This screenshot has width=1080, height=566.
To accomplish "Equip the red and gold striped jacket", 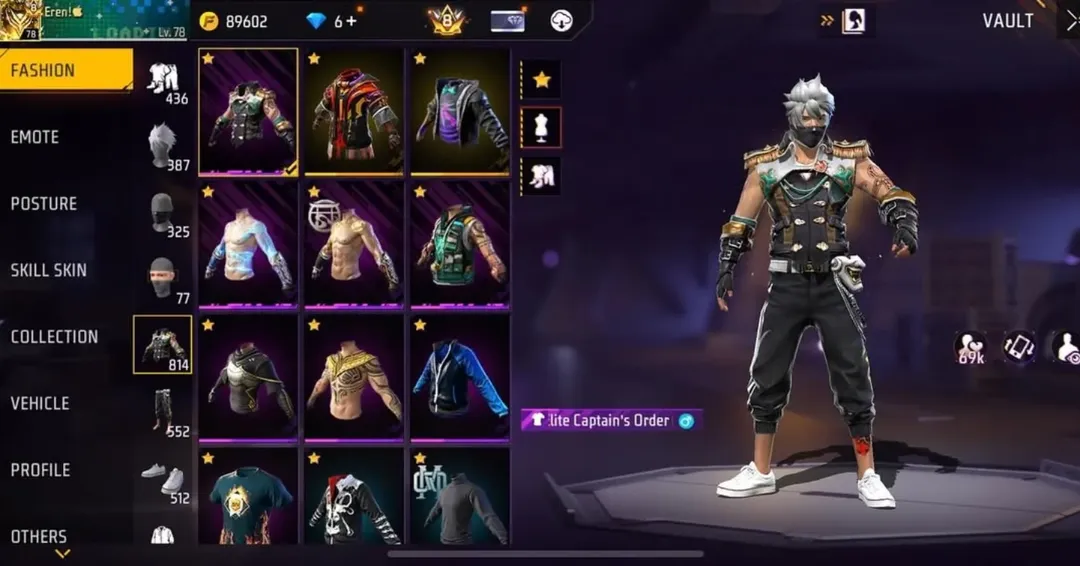I will [354, 110].
